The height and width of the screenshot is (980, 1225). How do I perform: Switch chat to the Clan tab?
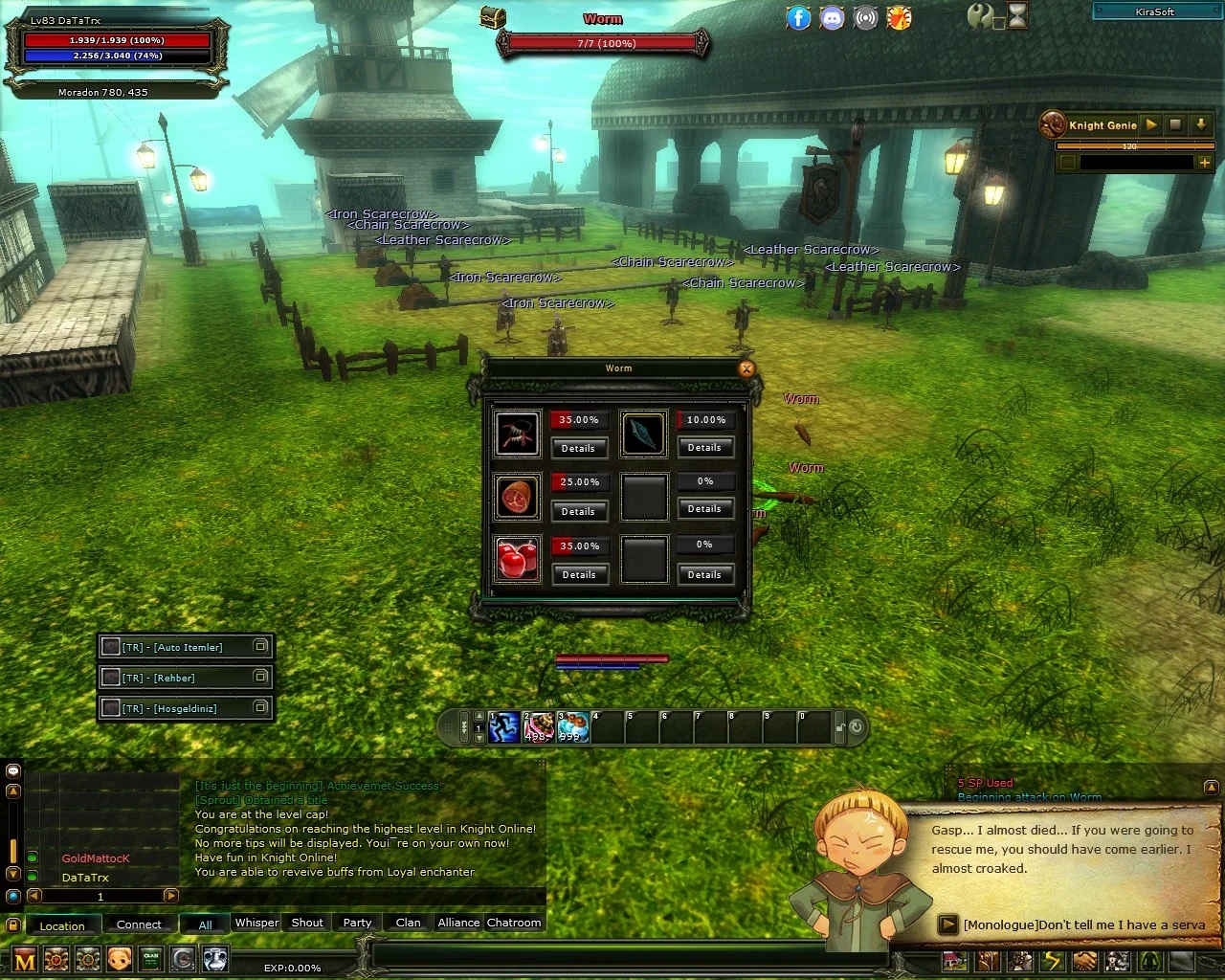(x=408, y=923)
